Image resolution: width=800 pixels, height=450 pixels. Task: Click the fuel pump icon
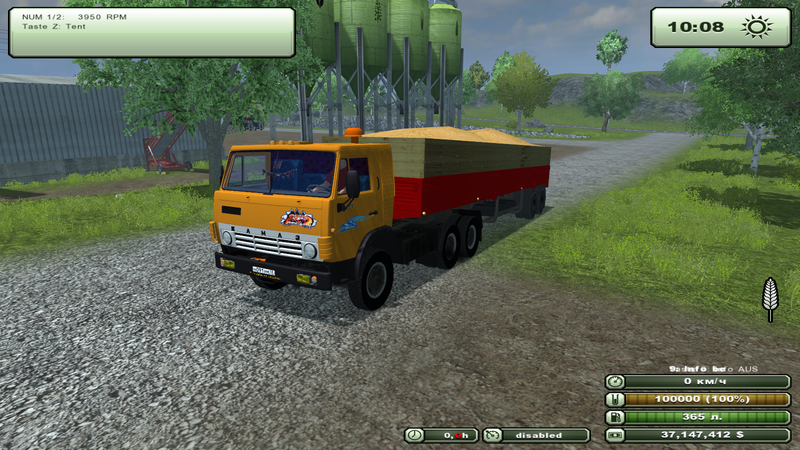615,417
